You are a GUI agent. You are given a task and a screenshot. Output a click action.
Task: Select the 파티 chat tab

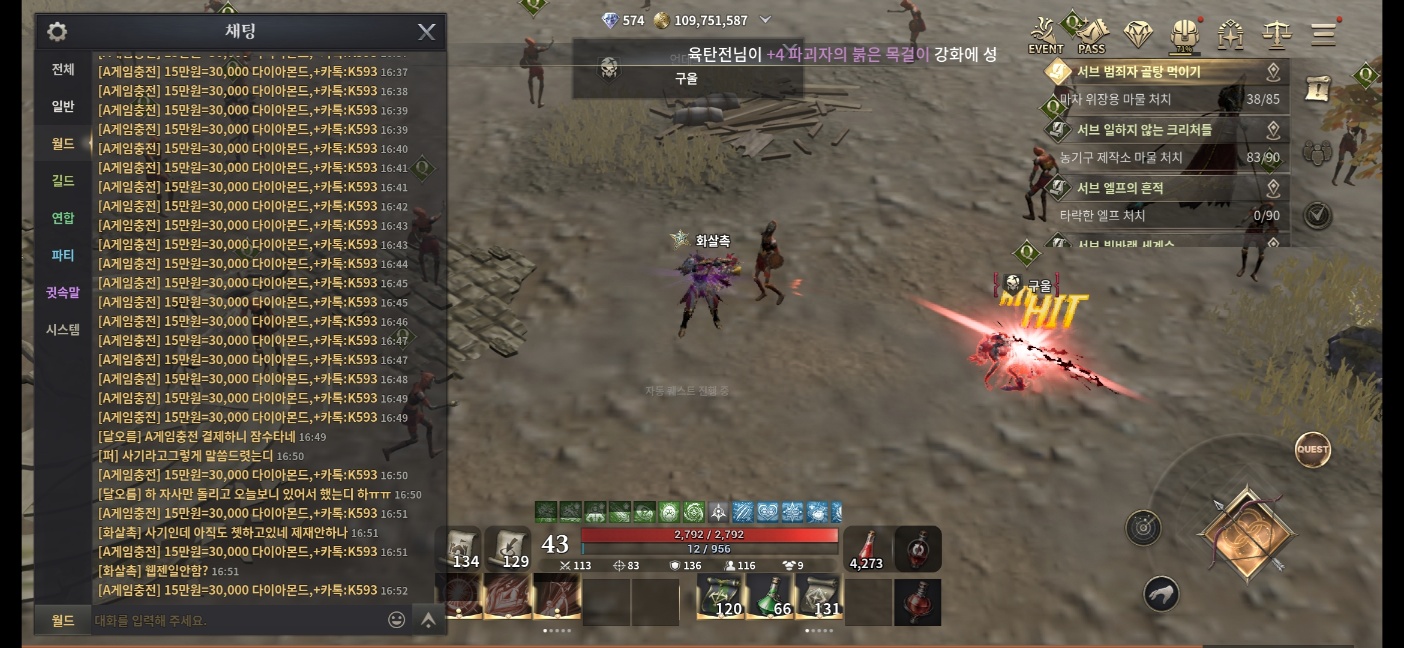(63, 255)
